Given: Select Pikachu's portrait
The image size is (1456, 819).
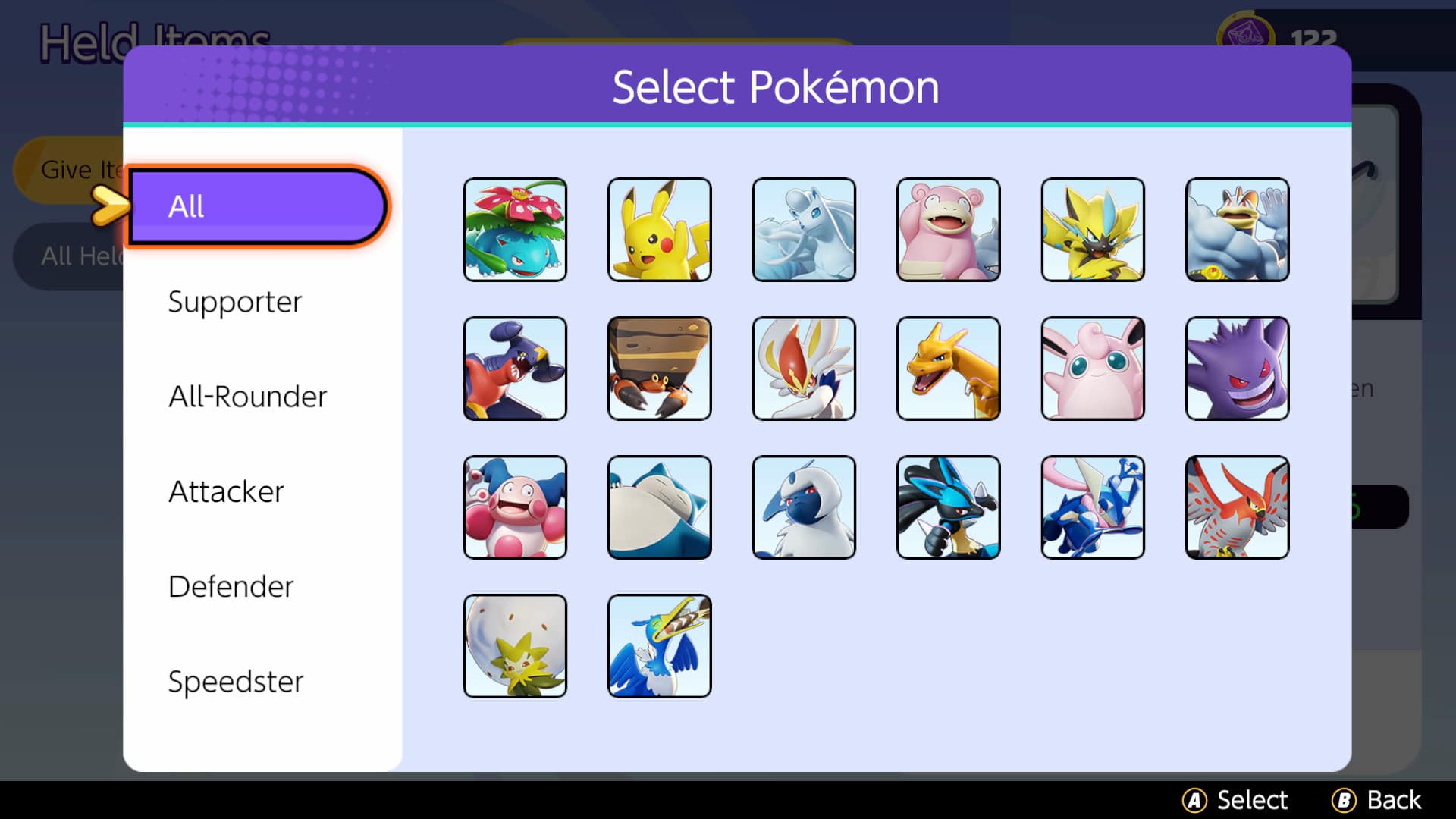Looking at the screenshot, I should point(659,229).
